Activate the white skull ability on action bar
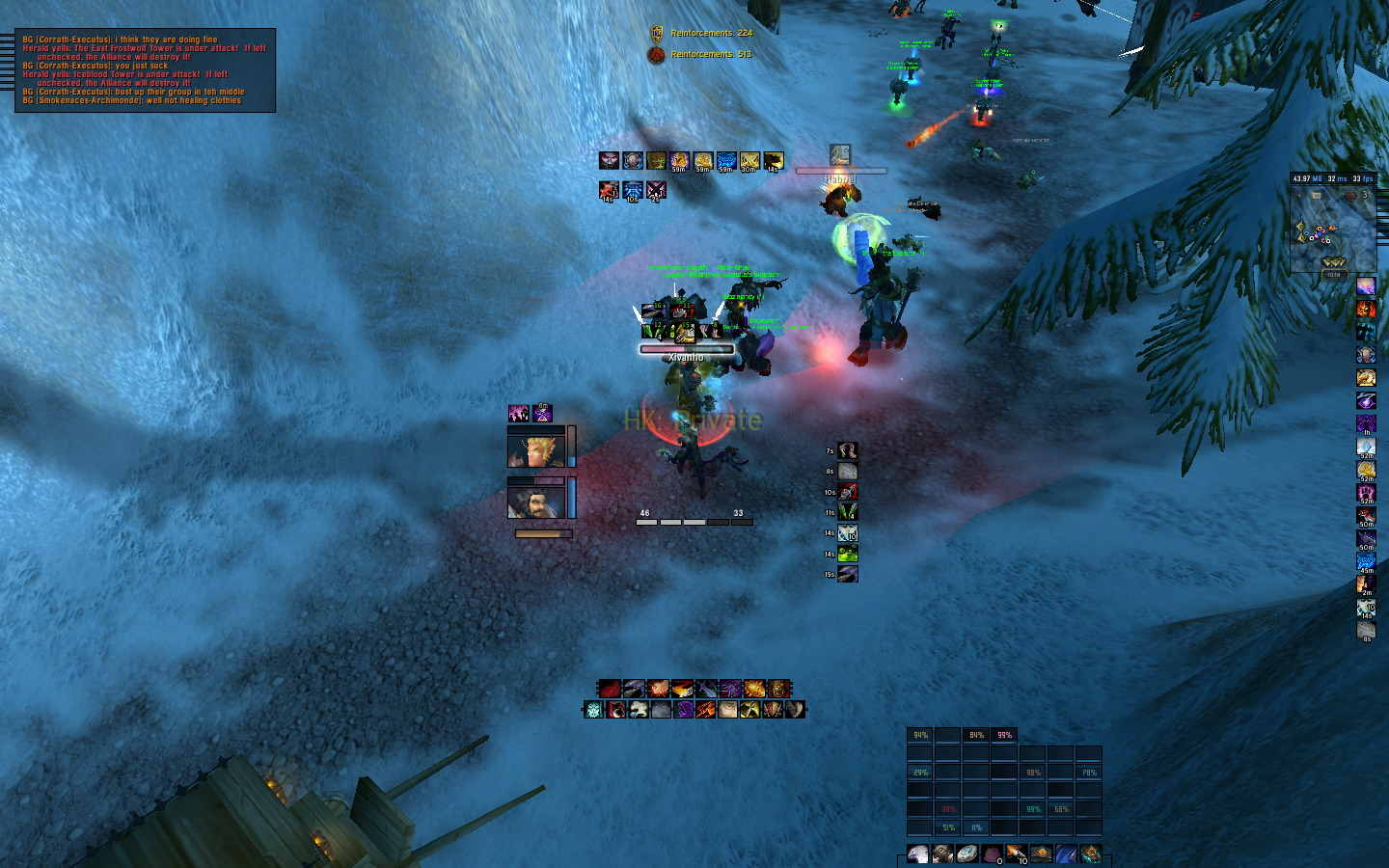Viewport: 1389px width, 868px height. coord(638,710)
